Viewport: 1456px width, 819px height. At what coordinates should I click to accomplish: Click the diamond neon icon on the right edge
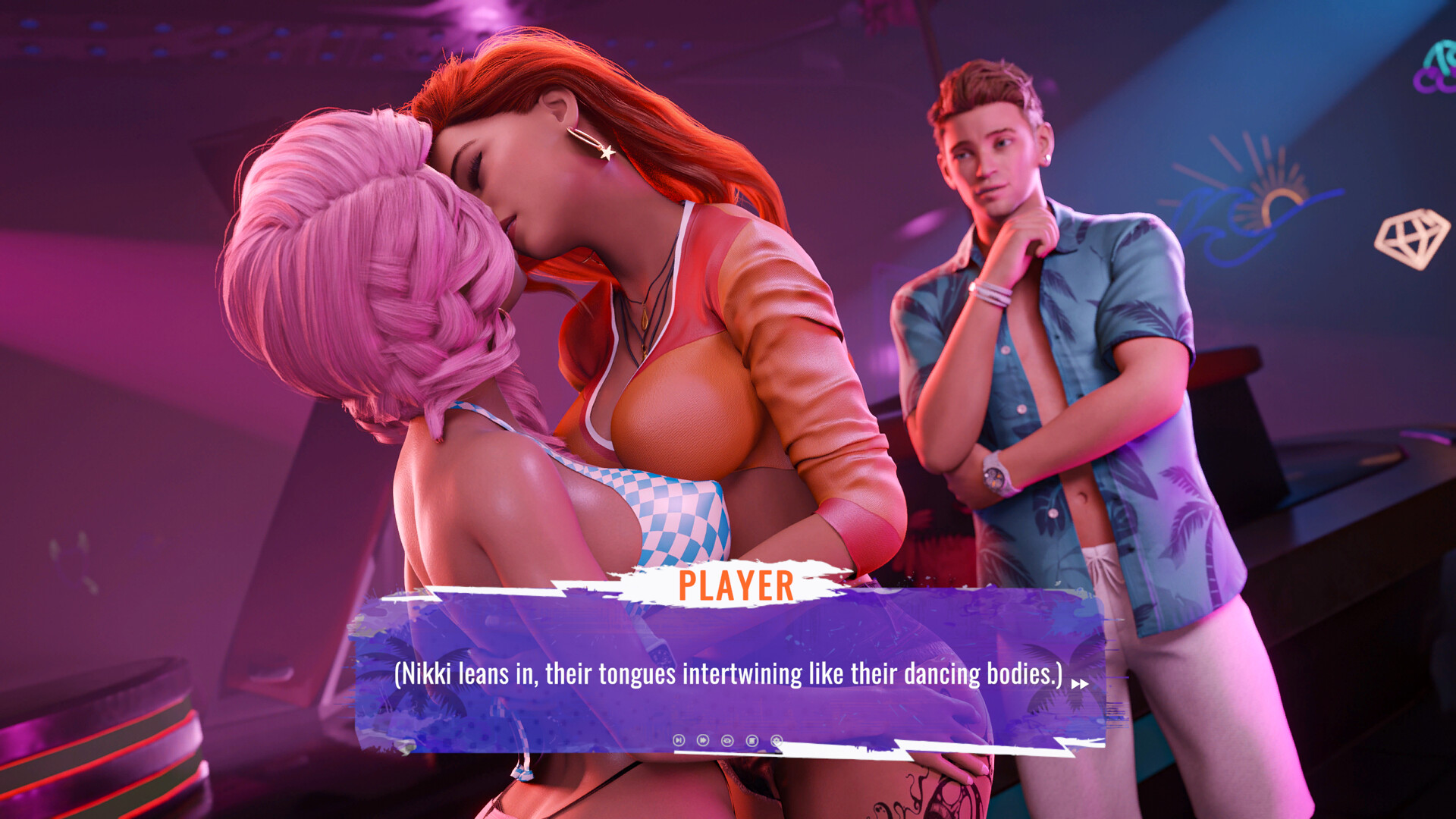click(x=1417, y=240)
